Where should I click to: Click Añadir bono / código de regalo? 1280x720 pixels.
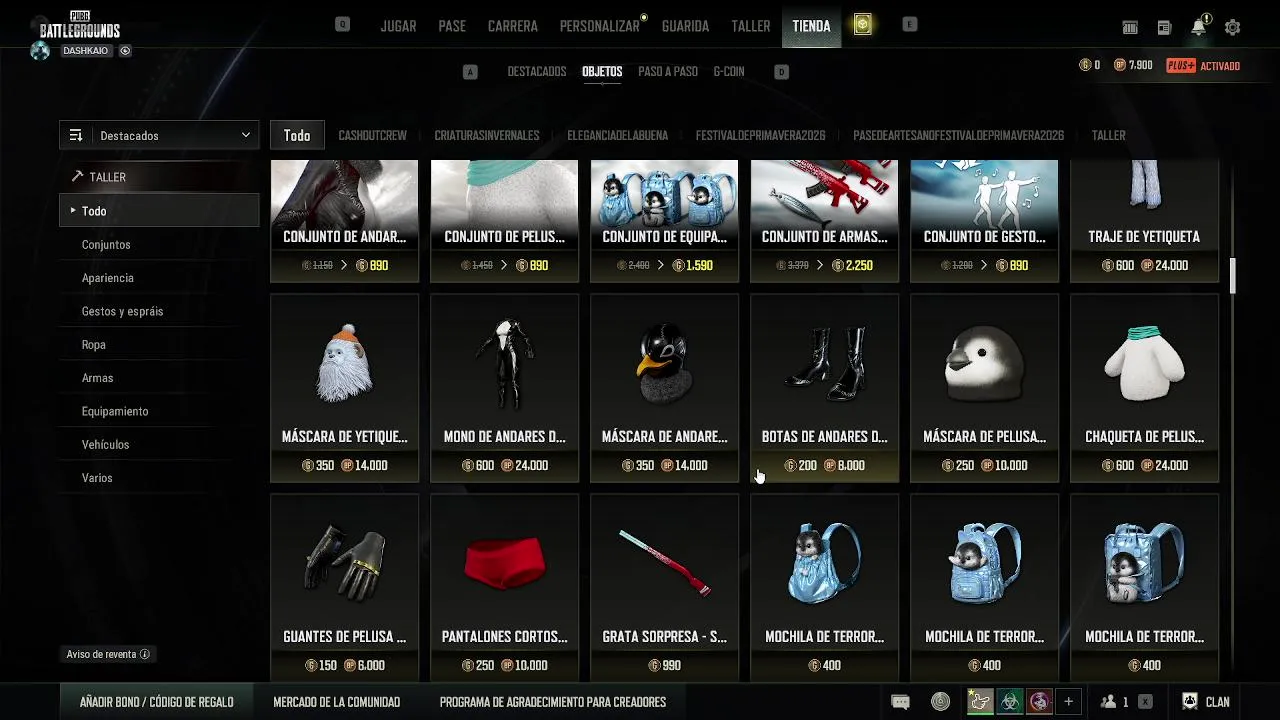click(x=157, y=702)
